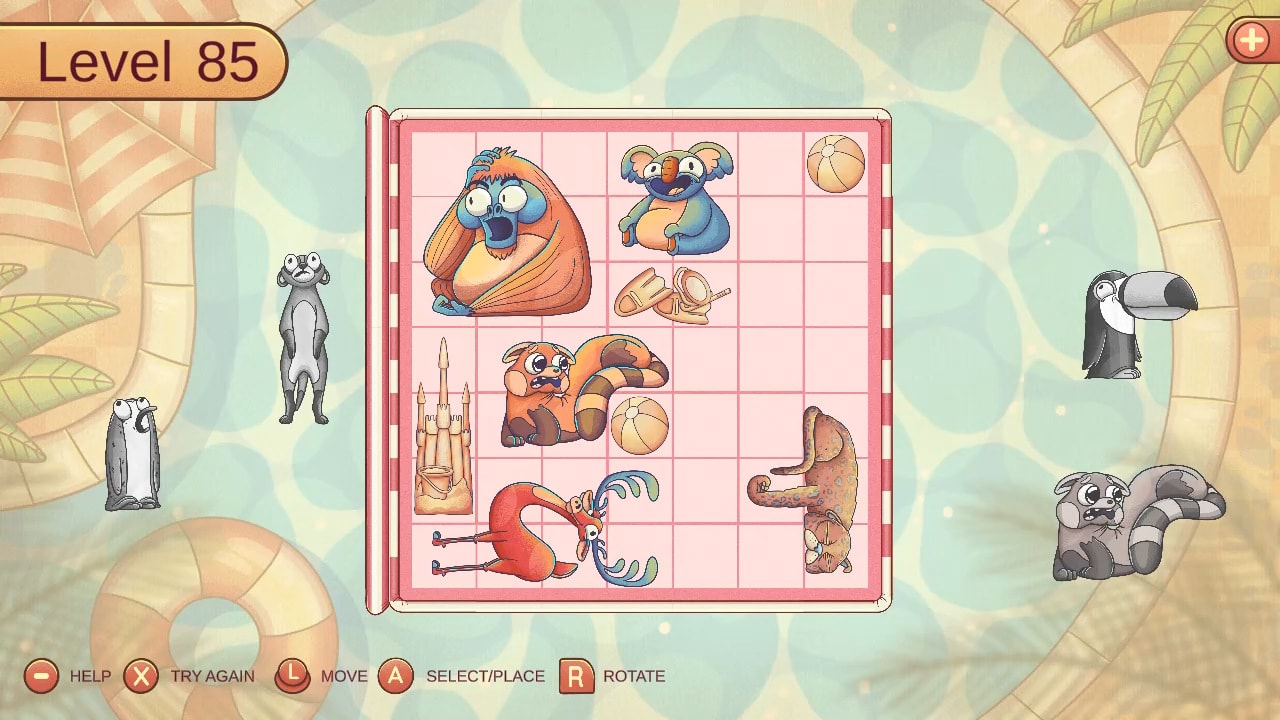Activate the MOVE control
The width and height of the screenshot is (1280, 720).
[x=293, y=676]
